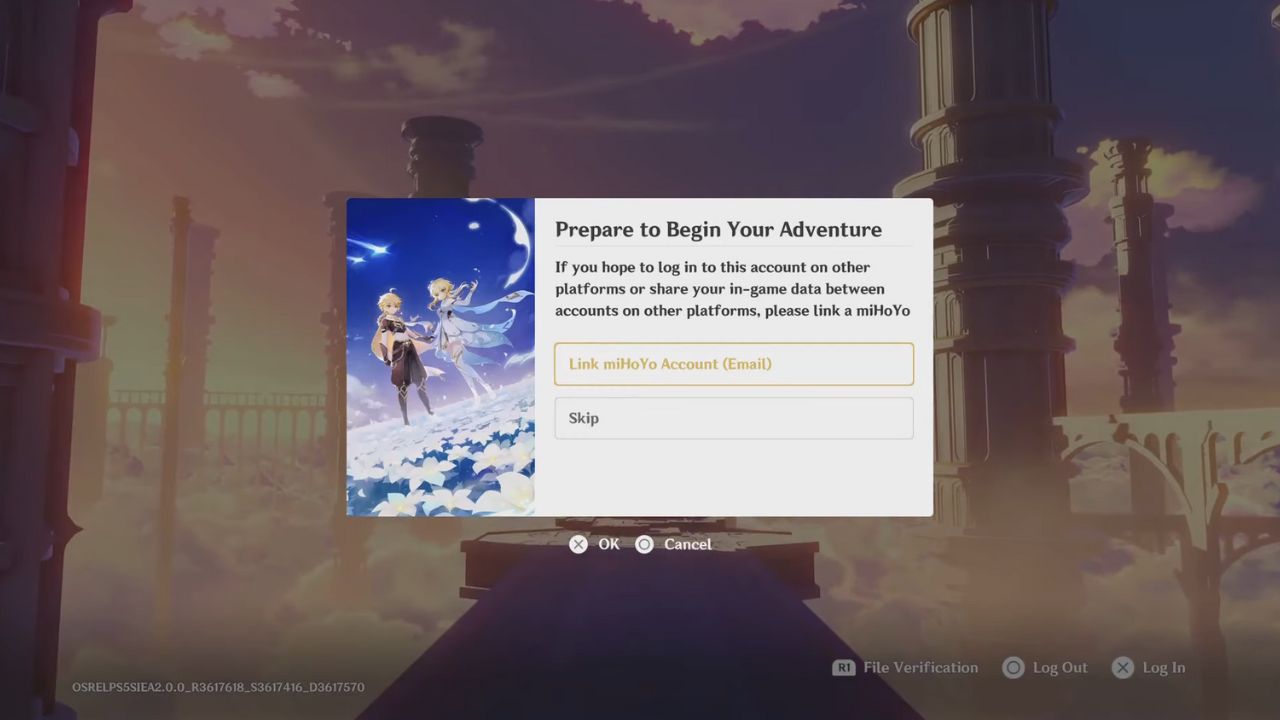Select the Skip option instead of linking
Screen dimensions: 1280x720
tap(734, 417)
